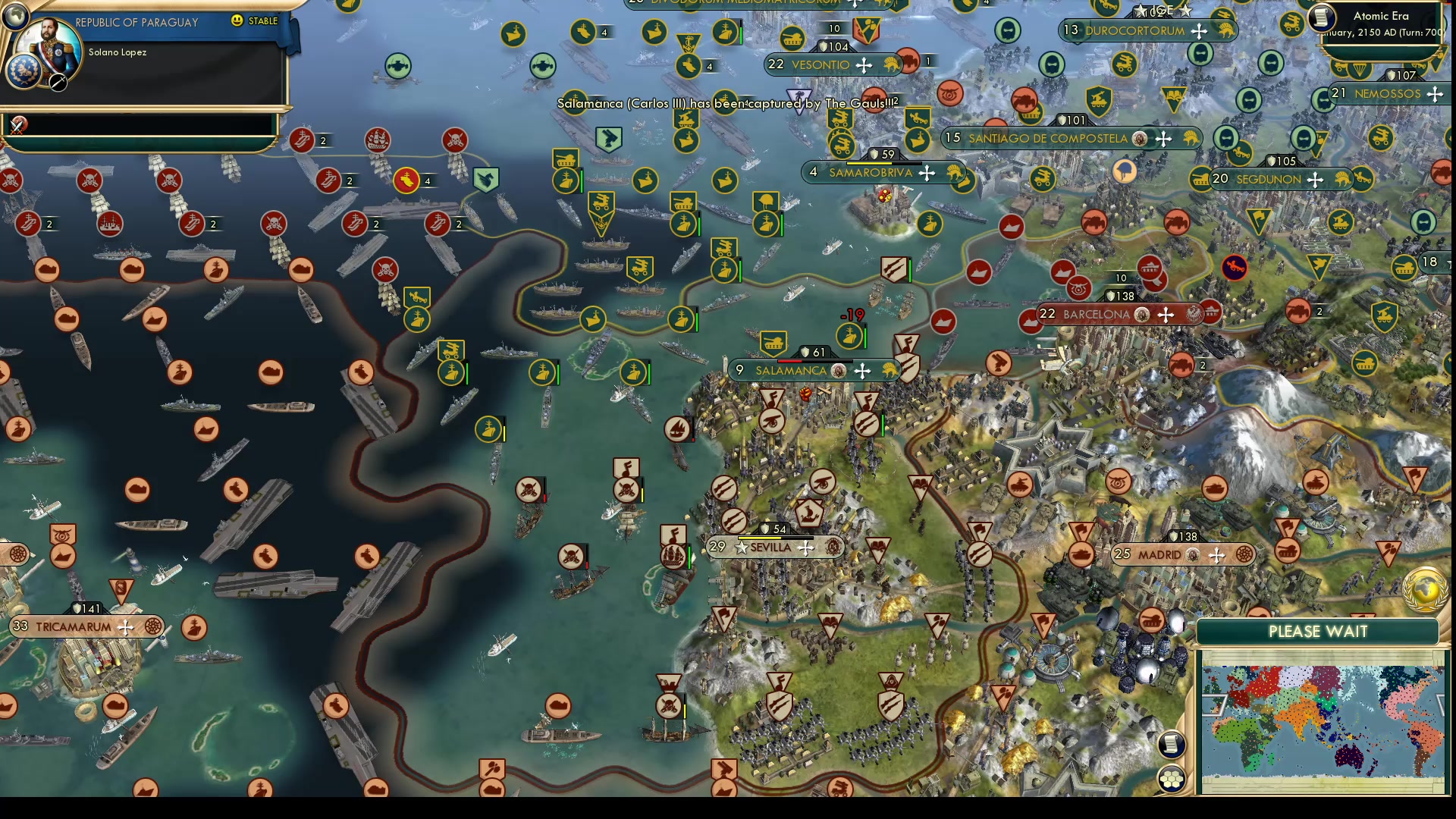Click the capital star icon on Sevilla's banner
The width and height of the screenshot is (1456, 819).
pos(740,547)
